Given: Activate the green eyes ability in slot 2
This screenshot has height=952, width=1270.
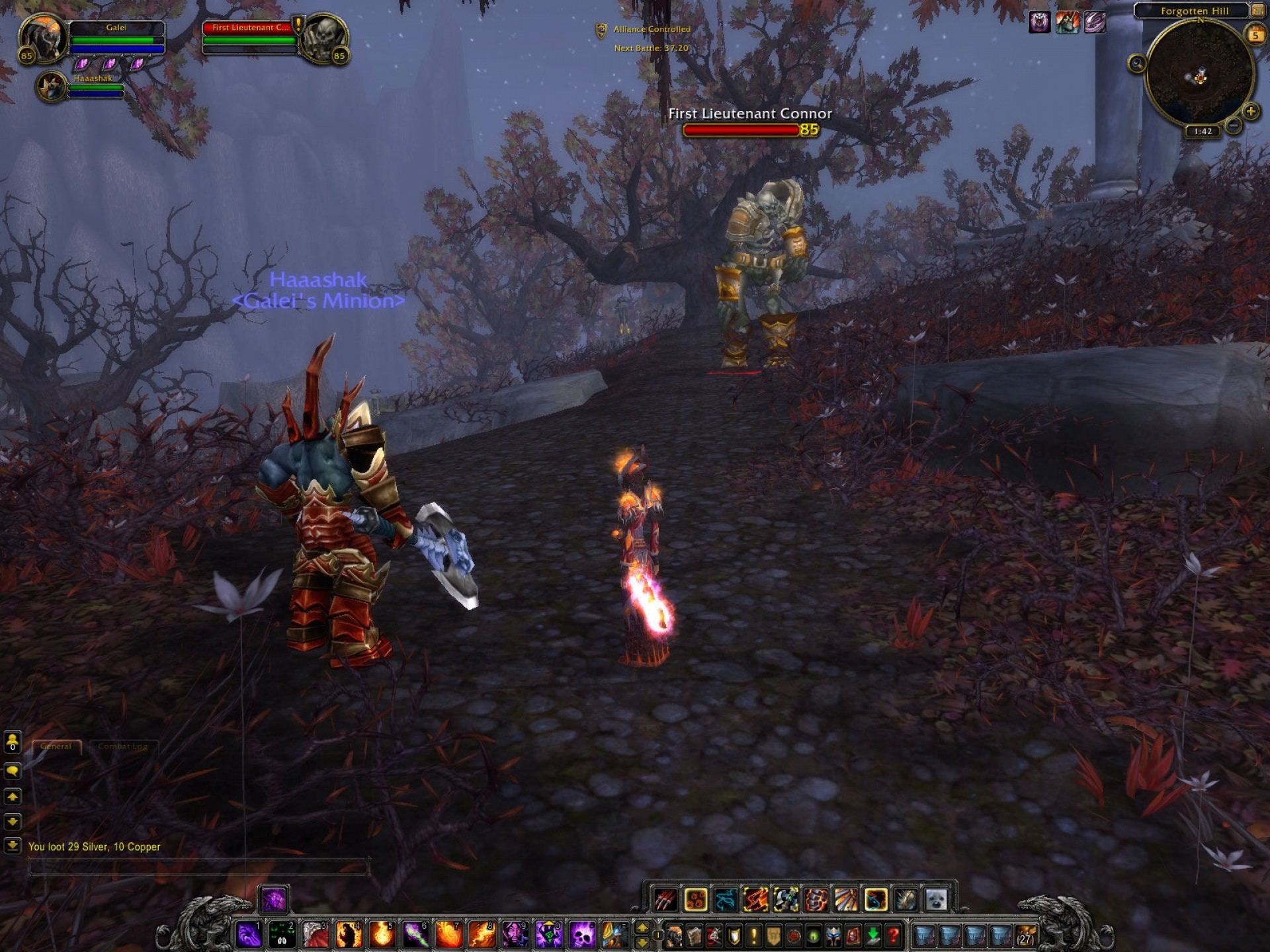Looking at the screenshot, I should pos(282,934).
